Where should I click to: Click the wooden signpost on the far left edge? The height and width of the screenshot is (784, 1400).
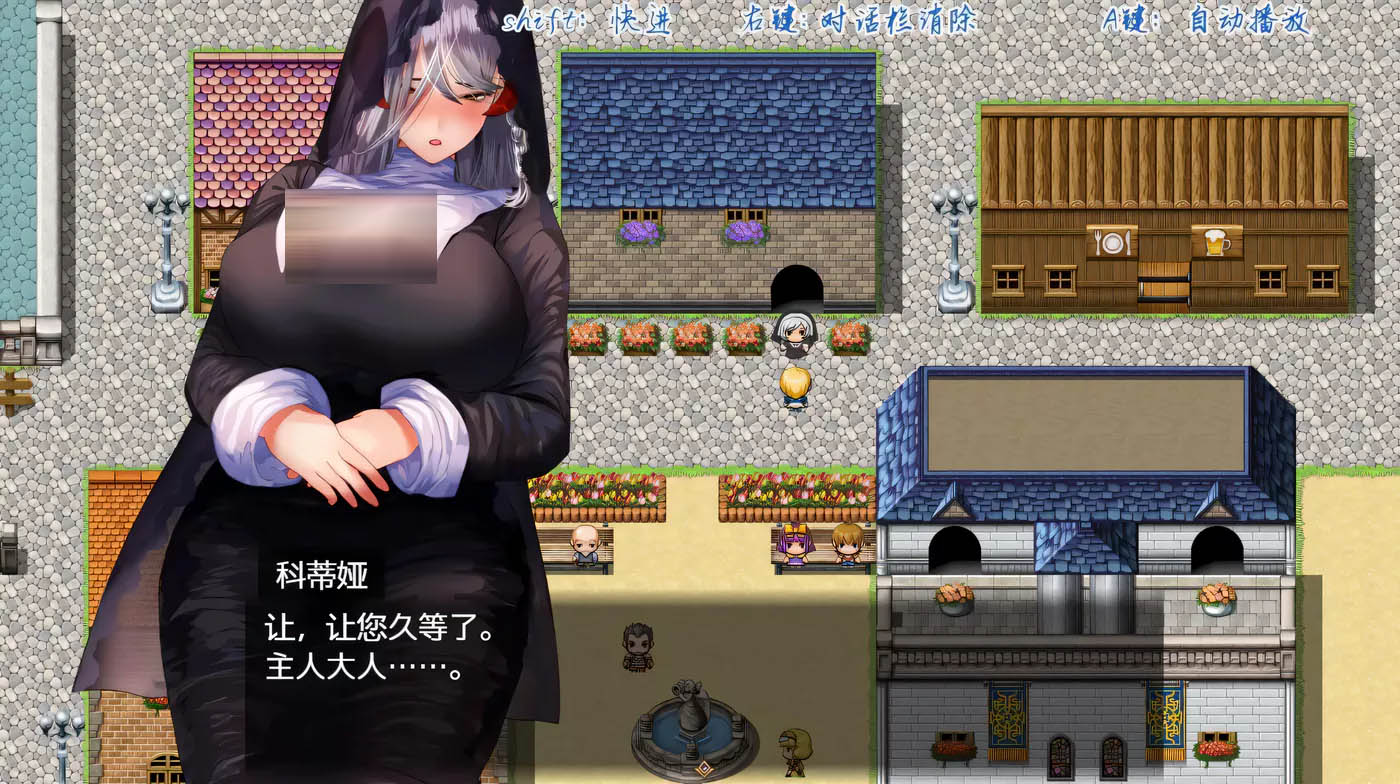(12, 390)
